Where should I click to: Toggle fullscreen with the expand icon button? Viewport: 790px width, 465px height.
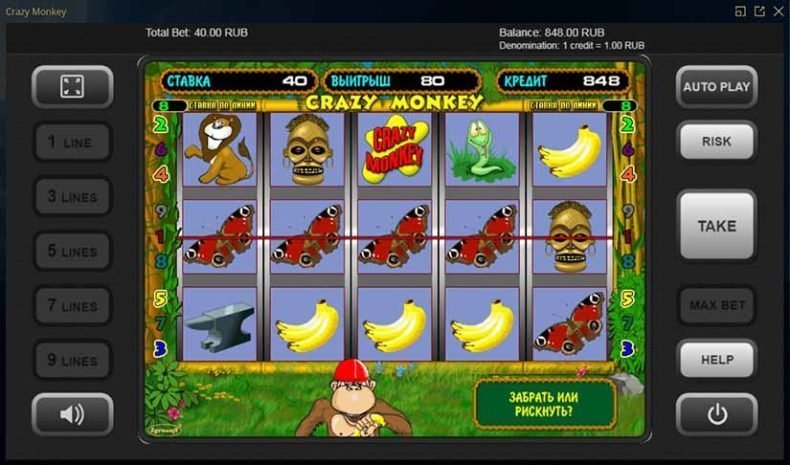[x=72, y=87]
